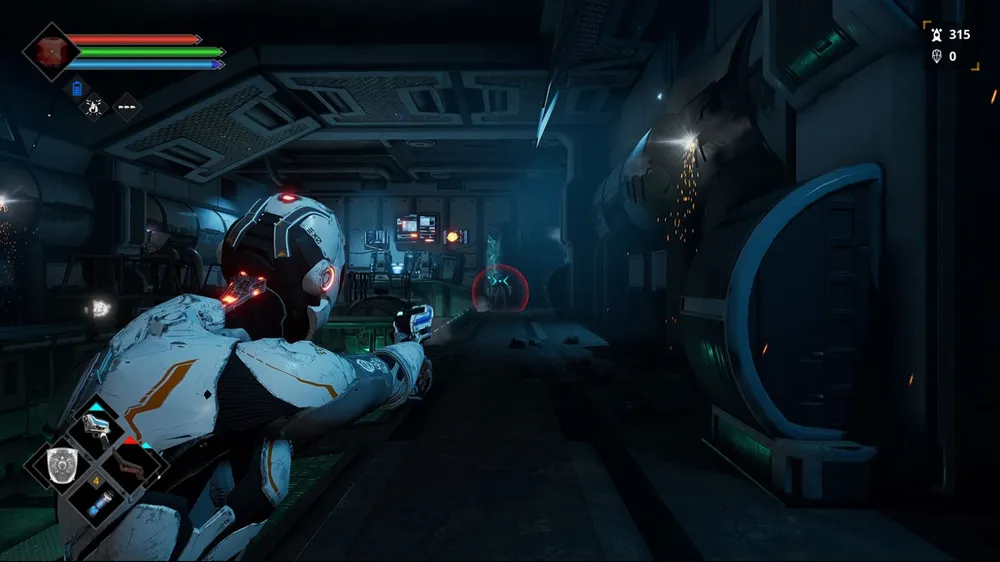Select the blue battery status icon

79,89
